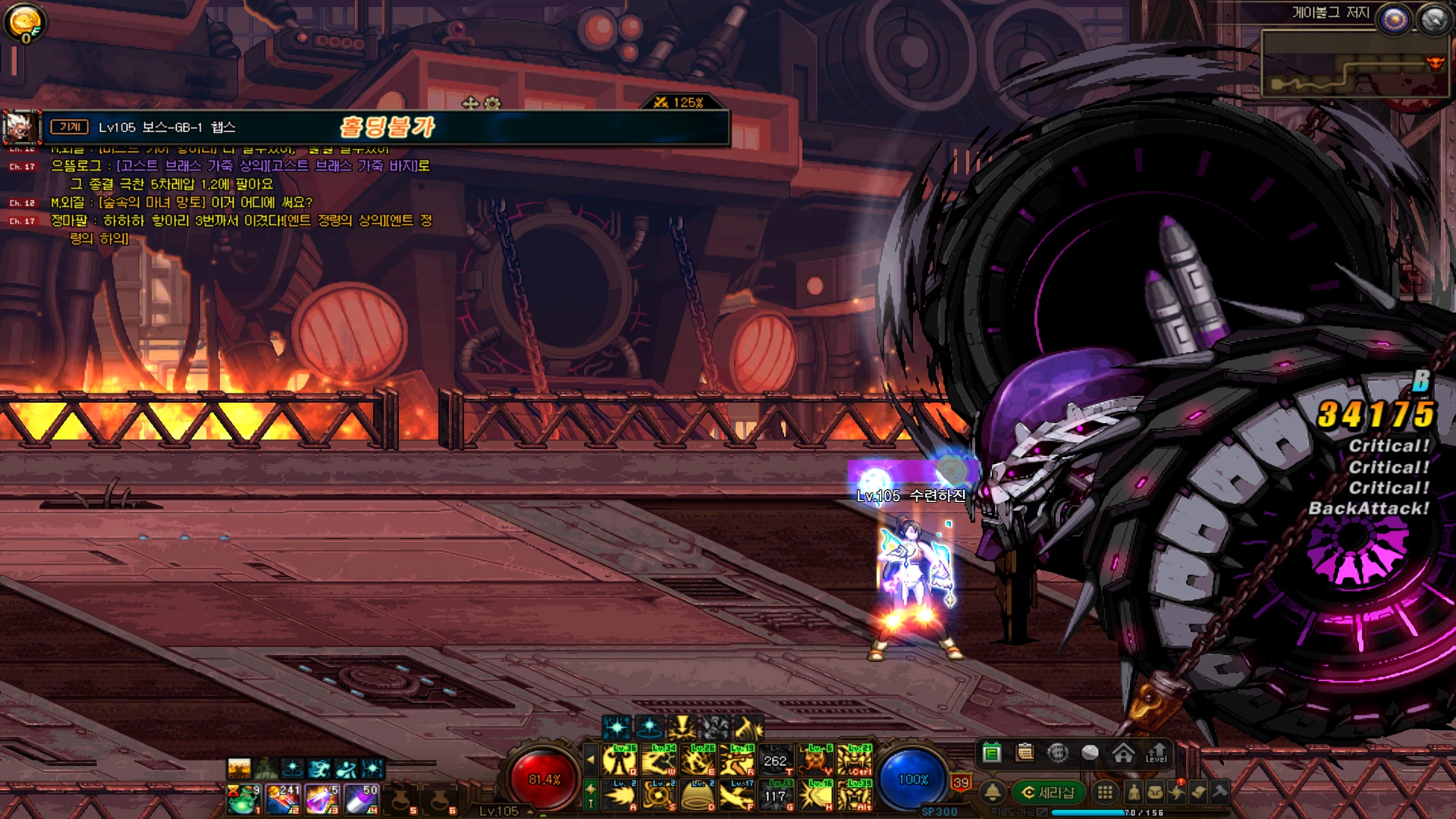Click the boss room marker on minimap
Screen dimensions: 1456x819
pyautogui.click(x=1435, y=63)
